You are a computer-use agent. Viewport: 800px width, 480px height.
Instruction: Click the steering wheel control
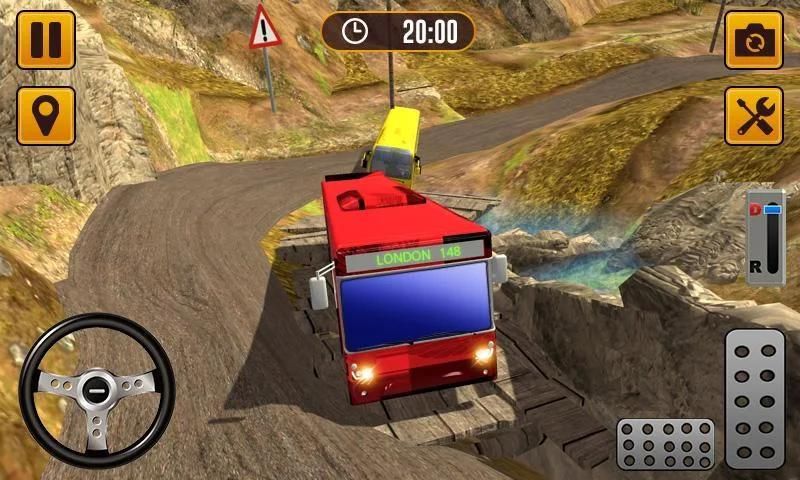[x=97, y=390]
